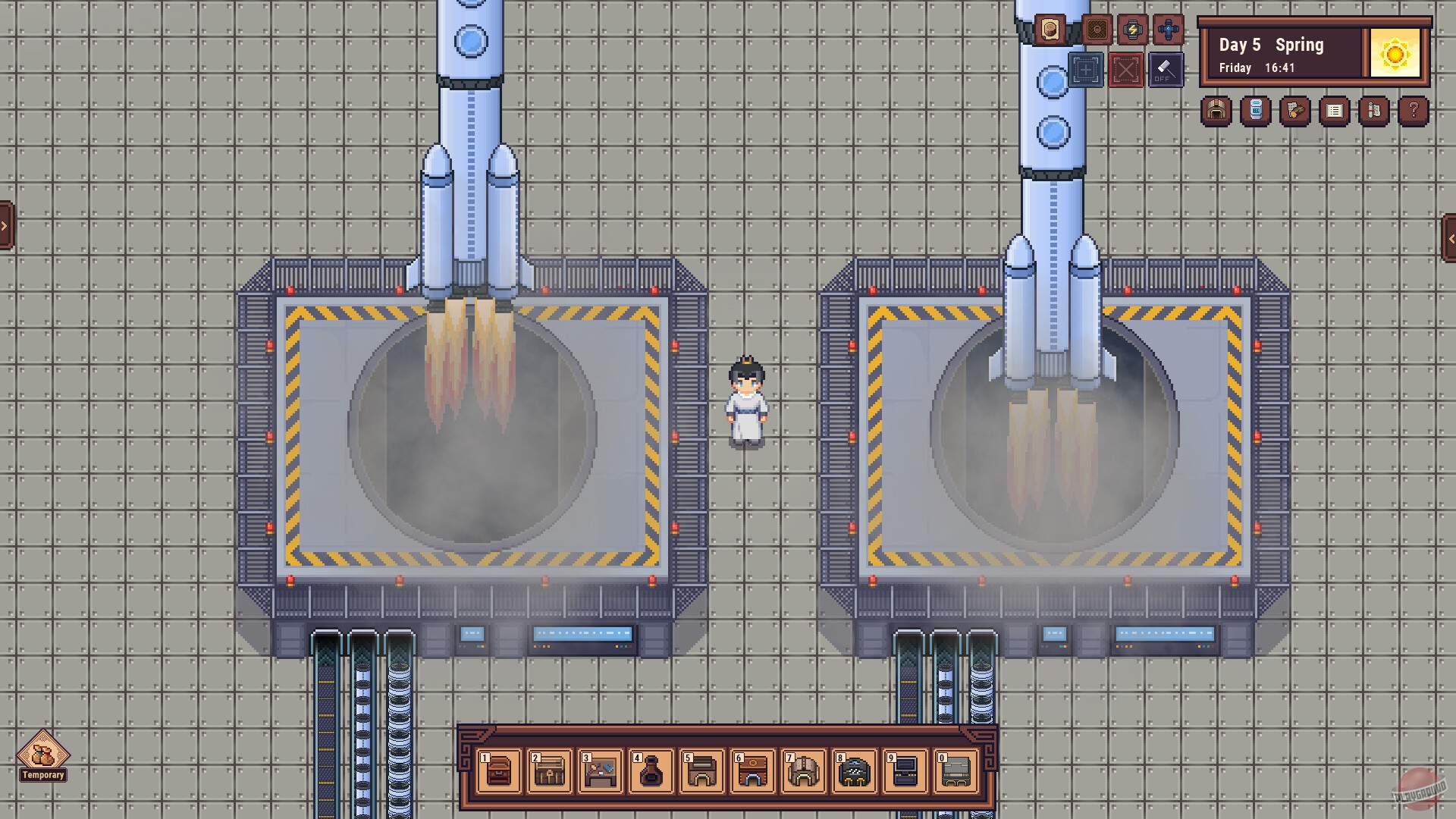
Task: Toggle the red X demolish mode
Action: tap(1126, 70)
